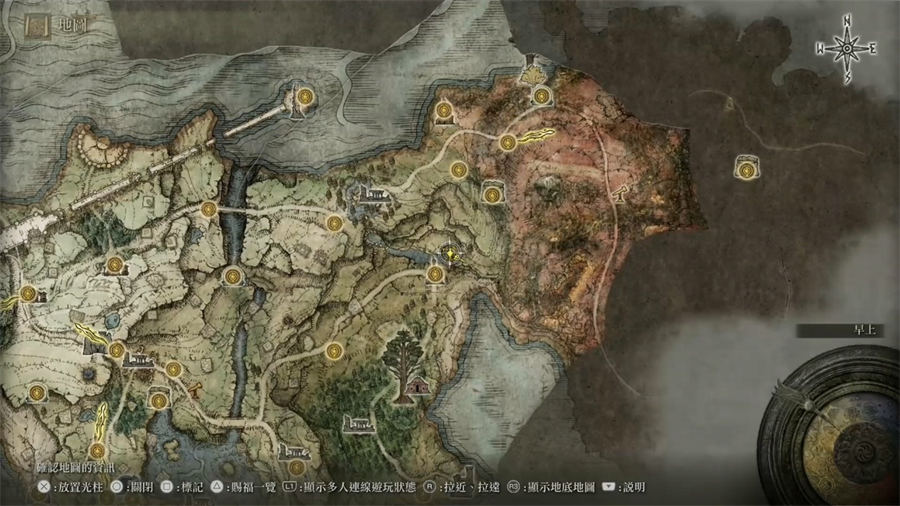Click the yellow player position cursor
This screenshot has width=900, height=506.
pos(453,256)
